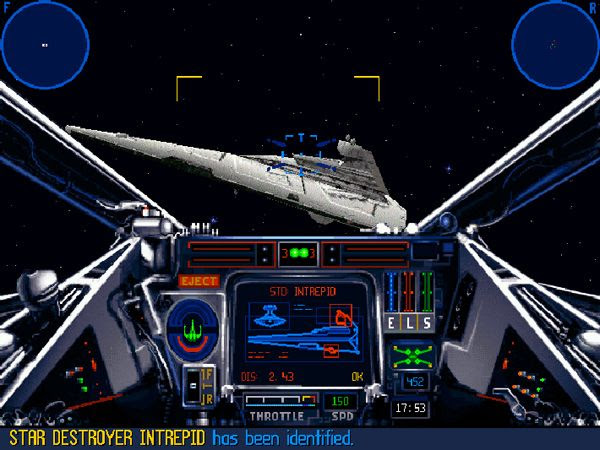Click the L laser power button
The image size is (600, 450).
coord(411,322)
